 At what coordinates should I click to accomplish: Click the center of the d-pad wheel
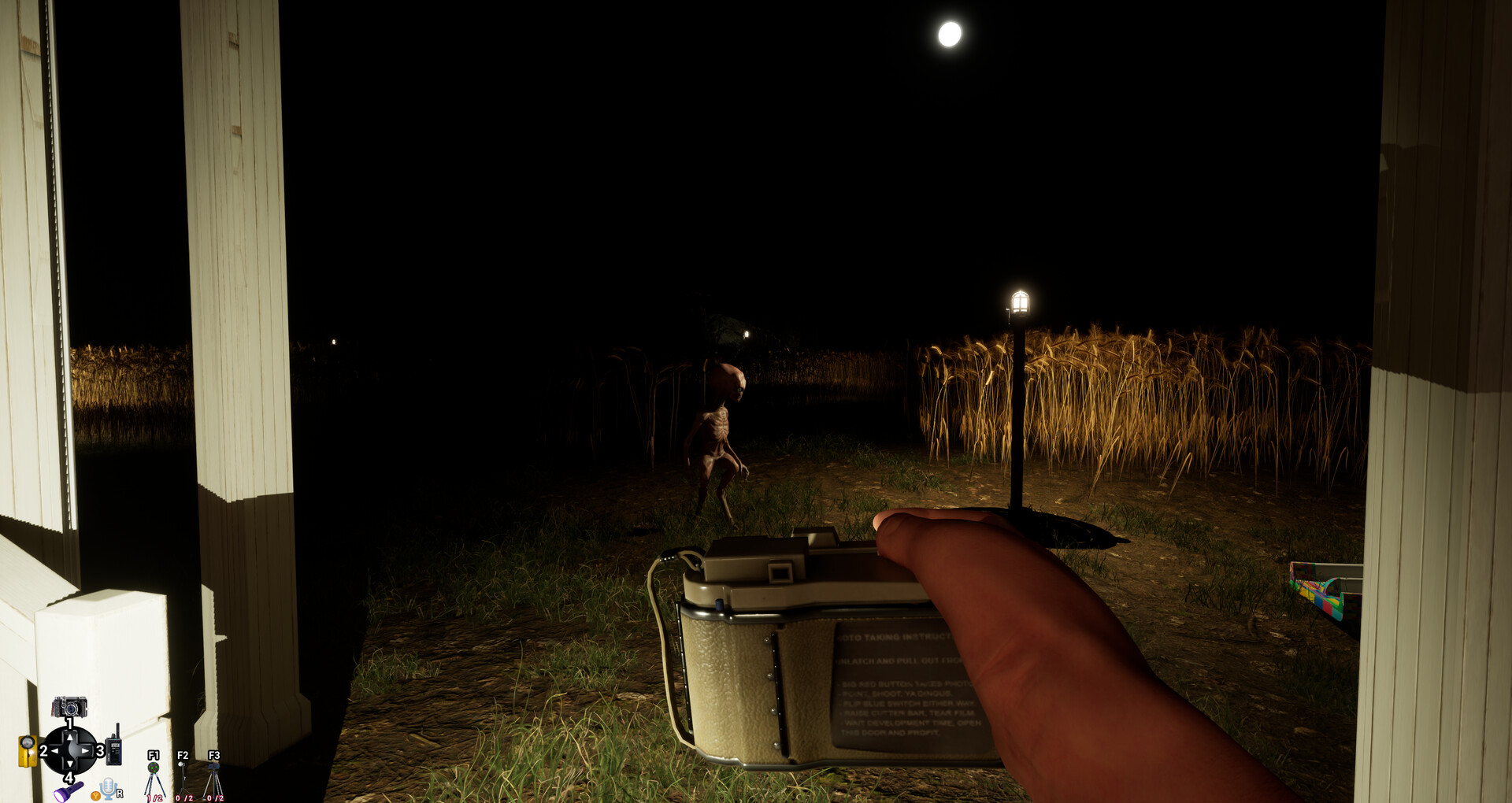70,750
